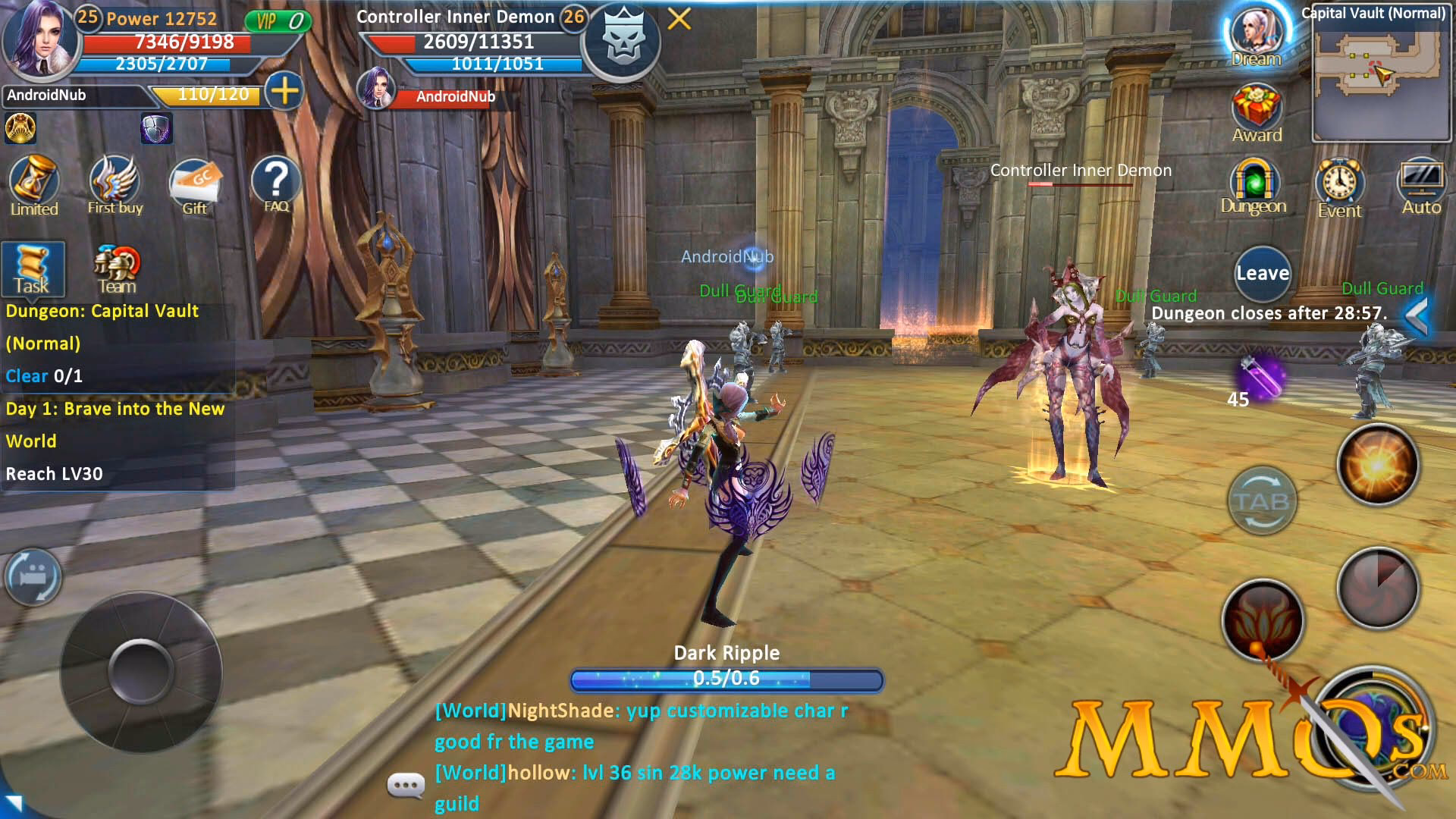Open the Award panel

pyautogui.click(x=1257, y=112)
